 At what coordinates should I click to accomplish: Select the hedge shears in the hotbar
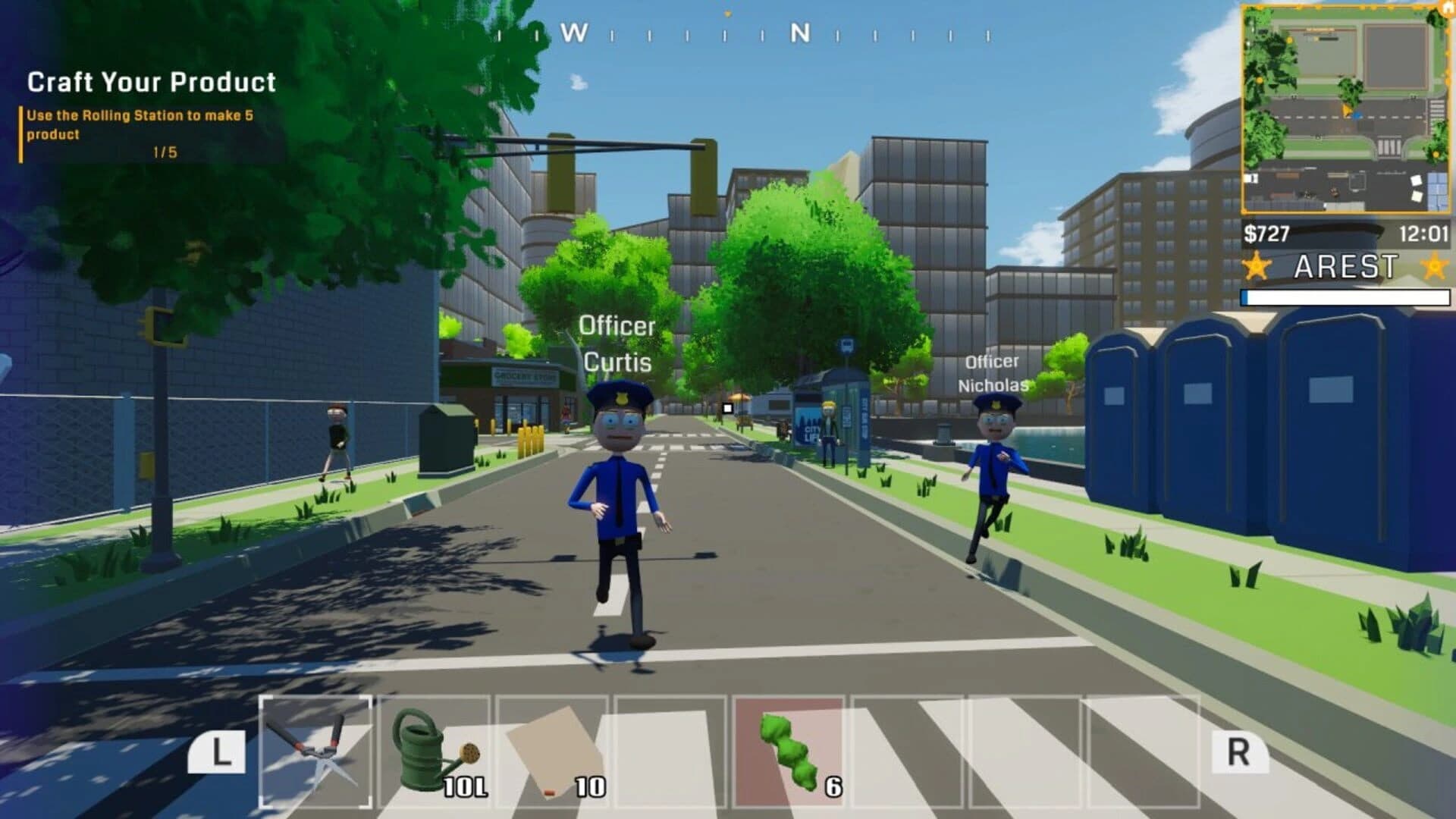(x=316, y=751)
